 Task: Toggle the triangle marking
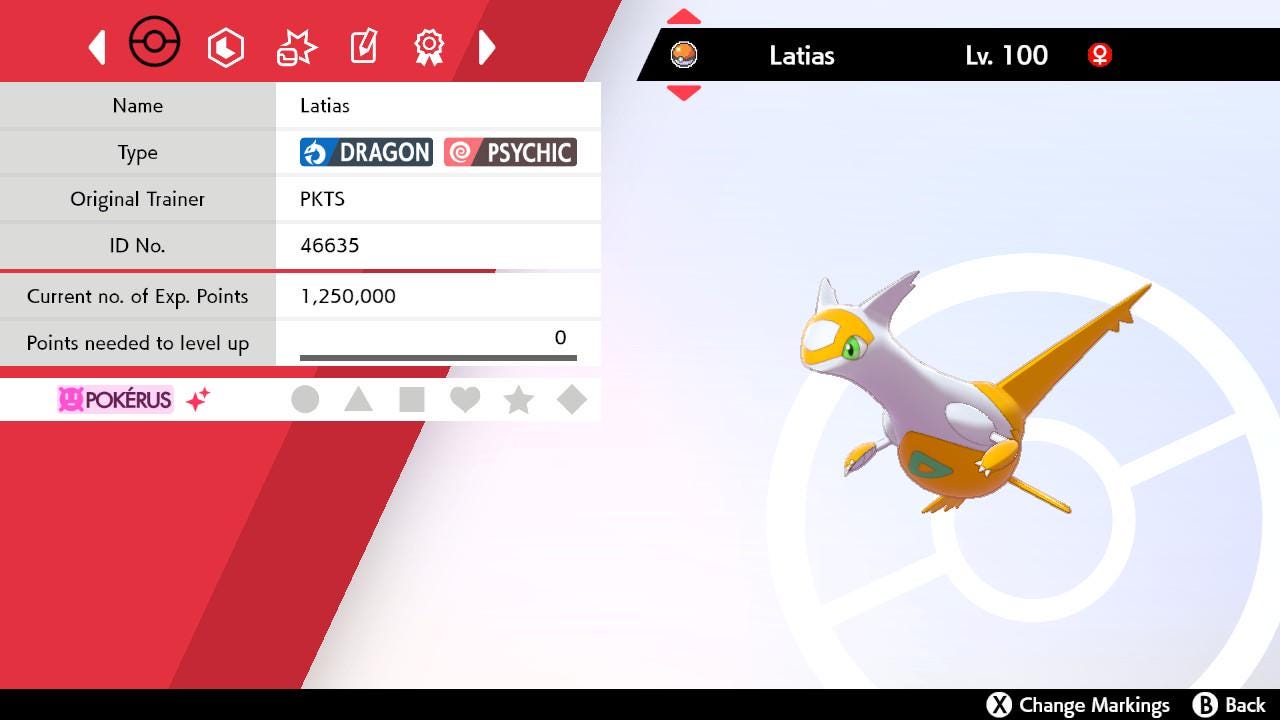tap(358, 400)
